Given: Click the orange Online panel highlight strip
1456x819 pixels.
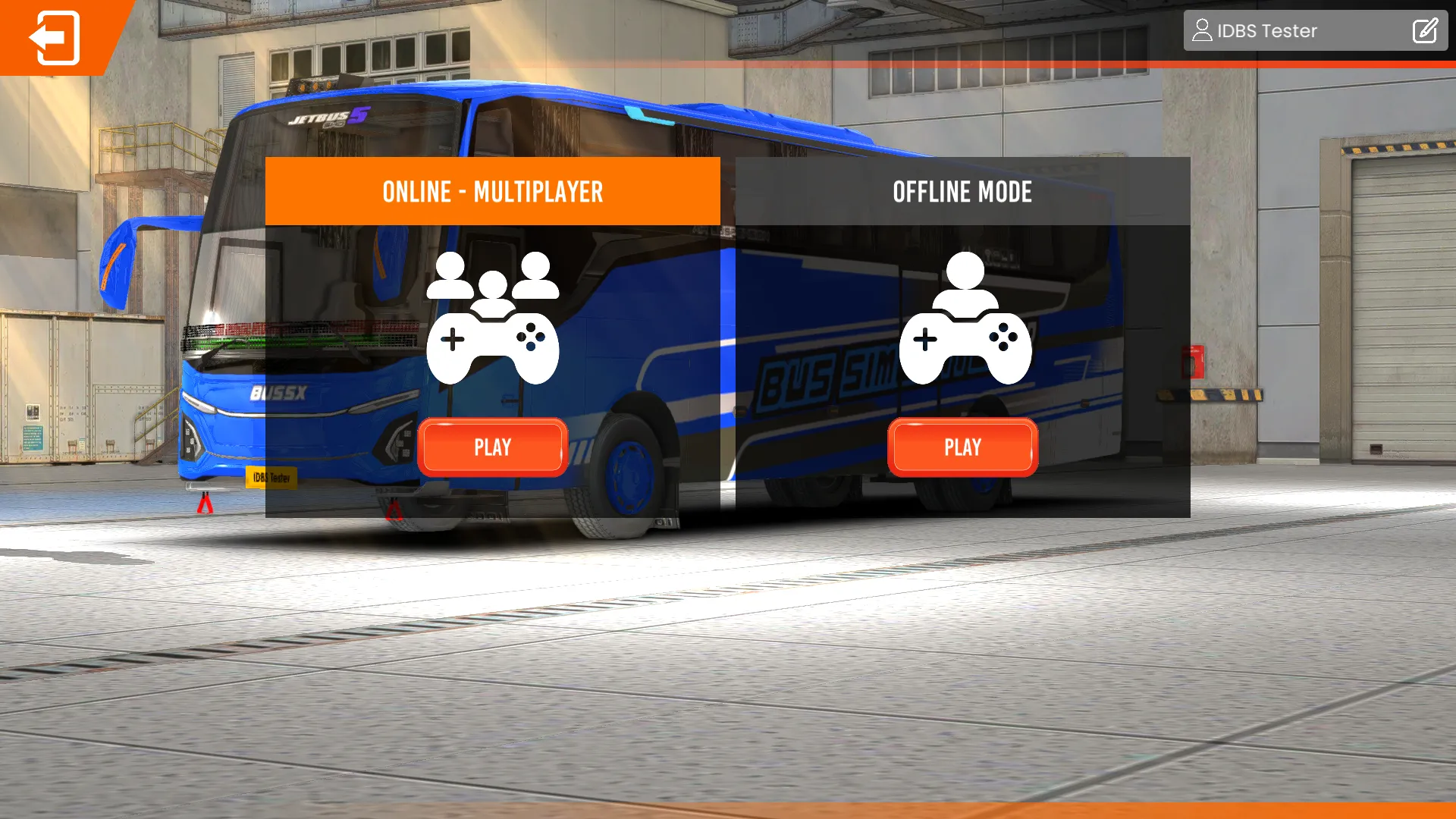Looking at the screenshot, I should [x=493, y=192].
